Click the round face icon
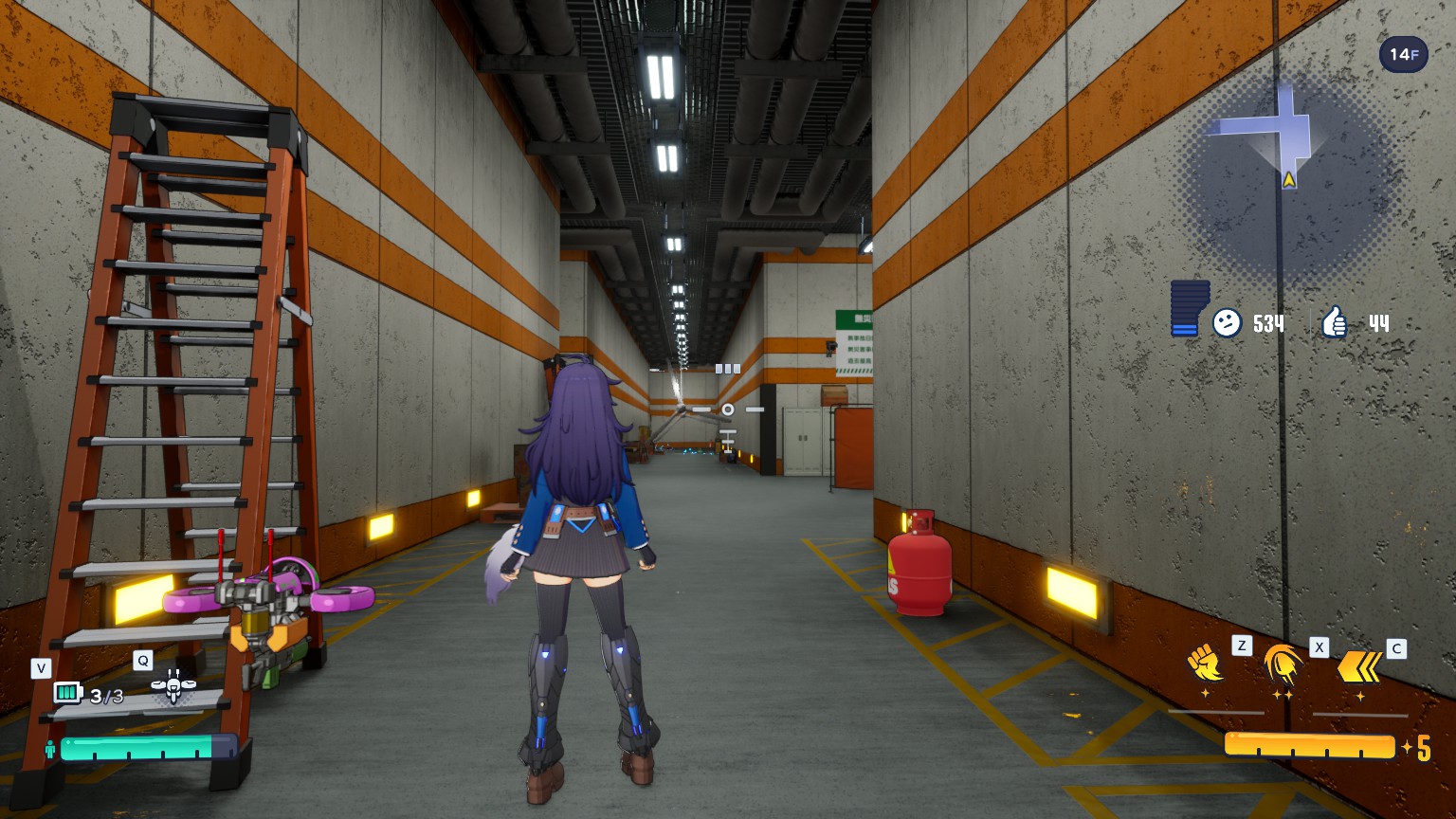Image resolution: width=1456 pixels, height=819 pixels. tap(1227, 323)
